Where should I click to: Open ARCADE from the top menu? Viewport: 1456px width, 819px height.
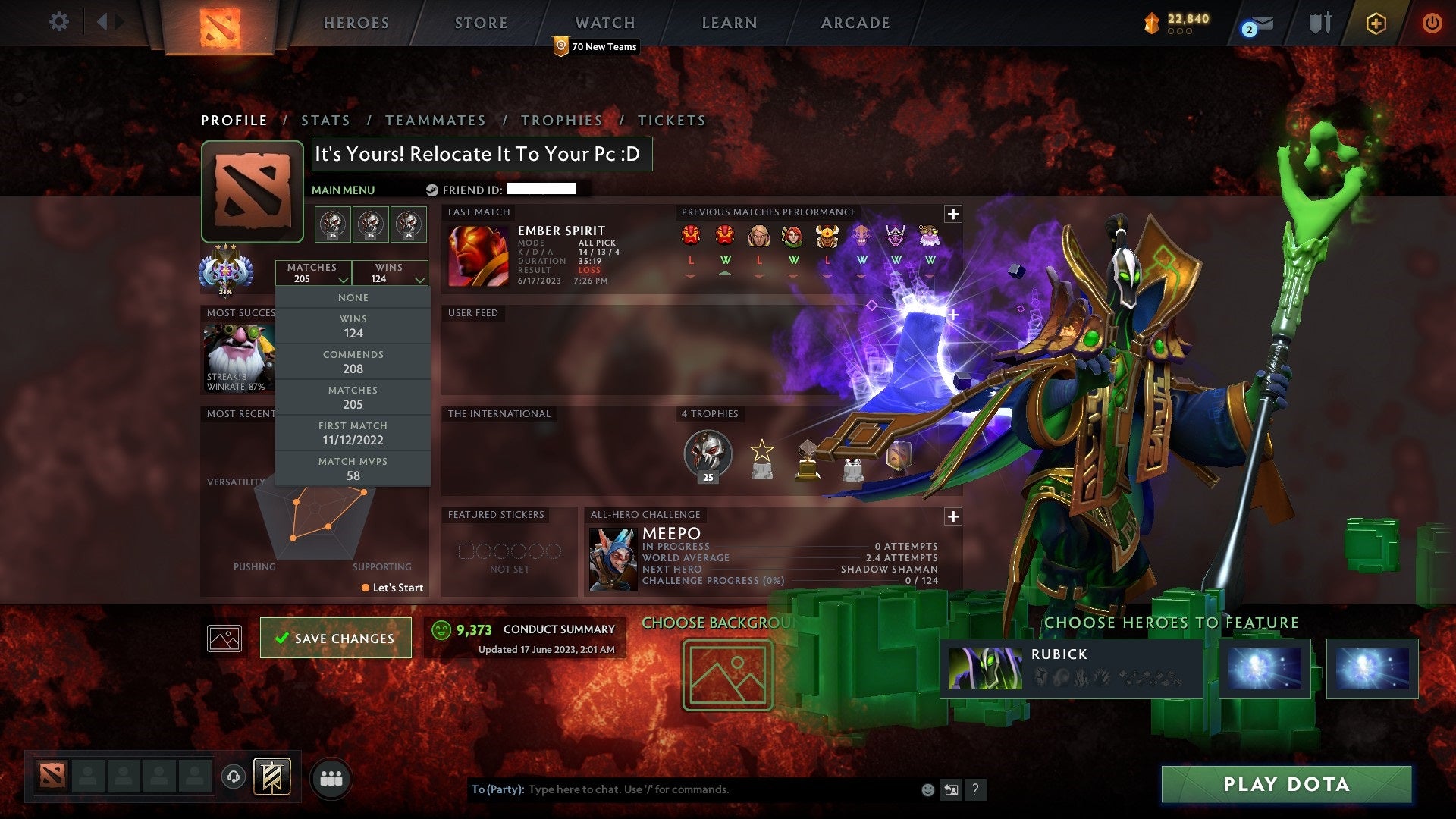855,23
